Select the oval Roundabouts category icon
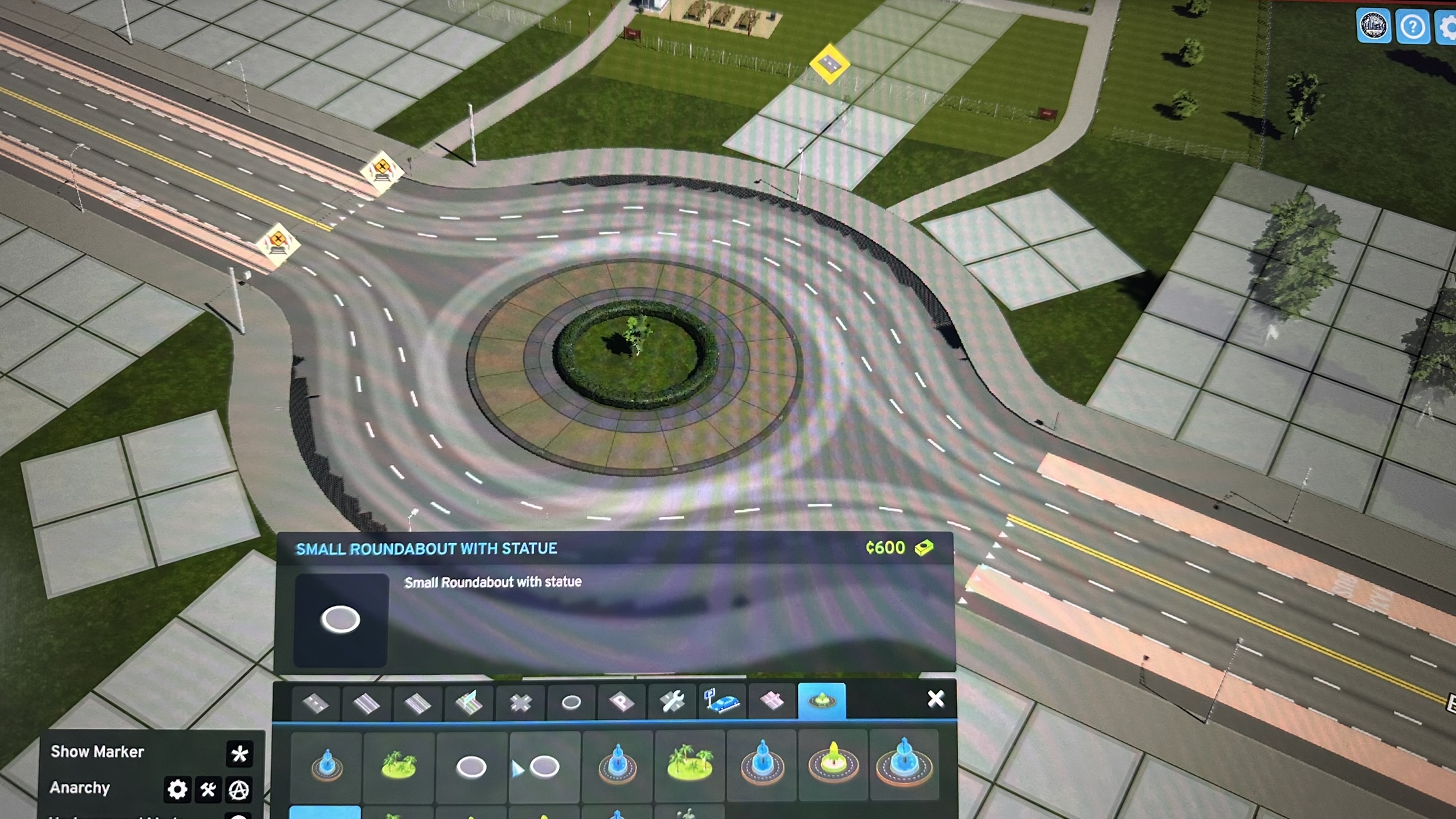The height and width of the screenshot is (819, 1456). point(571,702)
